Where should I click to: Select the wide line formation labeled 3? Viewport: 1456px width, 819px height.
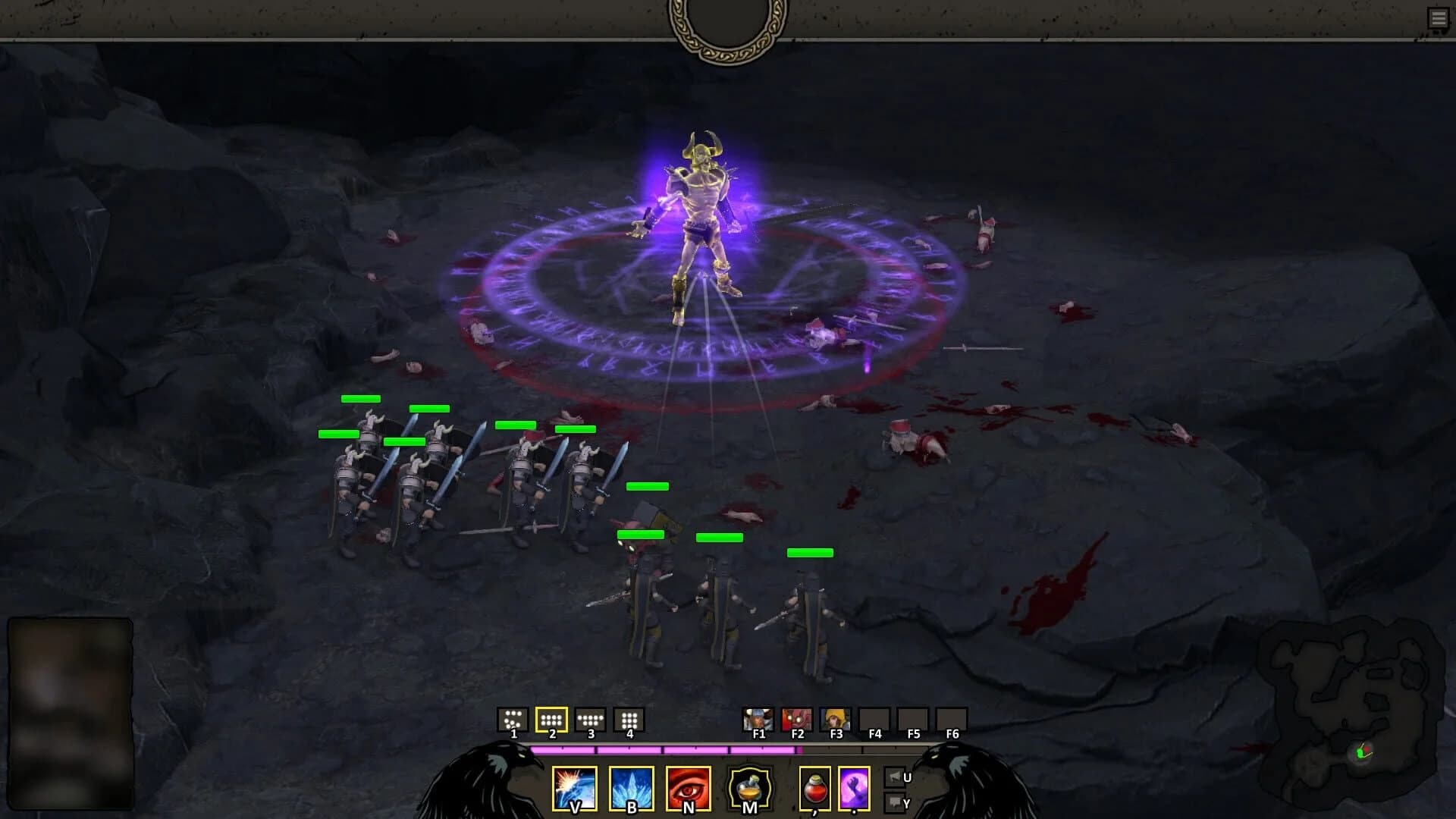(590, 720)
